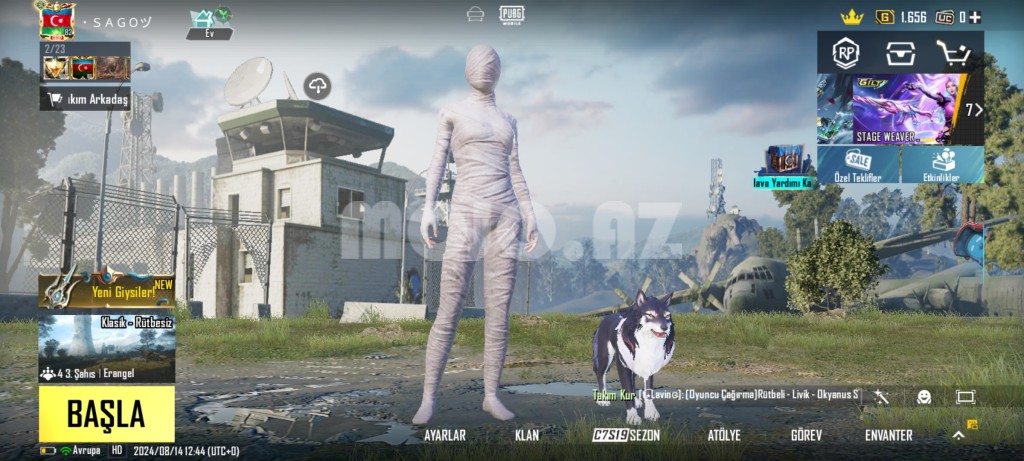This screenshot has width=1024, height=461.
Task: Start the match with the BAŞLA button
Action: 106,413
